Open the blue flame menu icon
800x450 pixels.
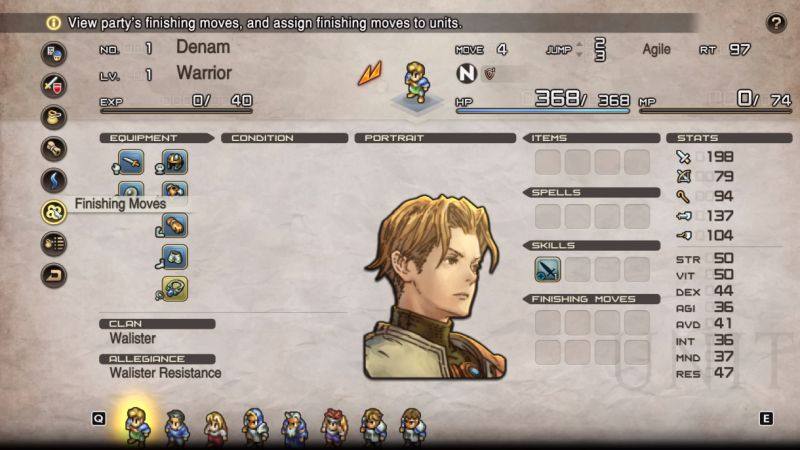pos(53,180)
